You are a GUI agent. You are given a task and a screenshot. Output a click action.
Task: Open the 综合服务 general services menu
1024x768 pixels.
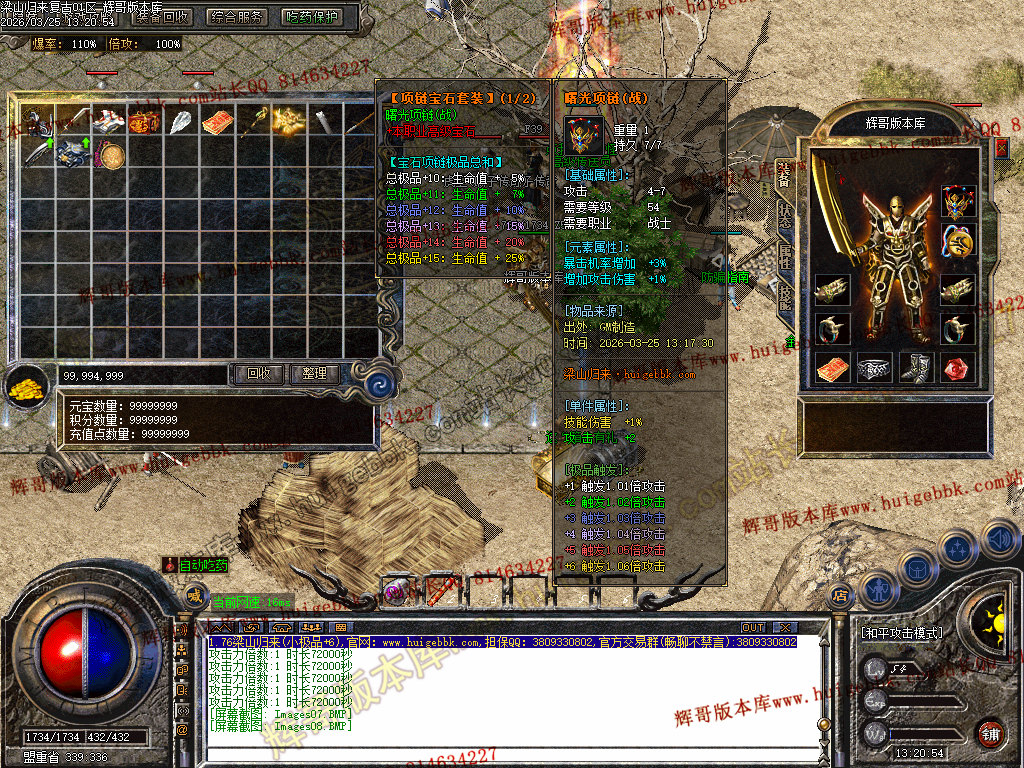237,16
